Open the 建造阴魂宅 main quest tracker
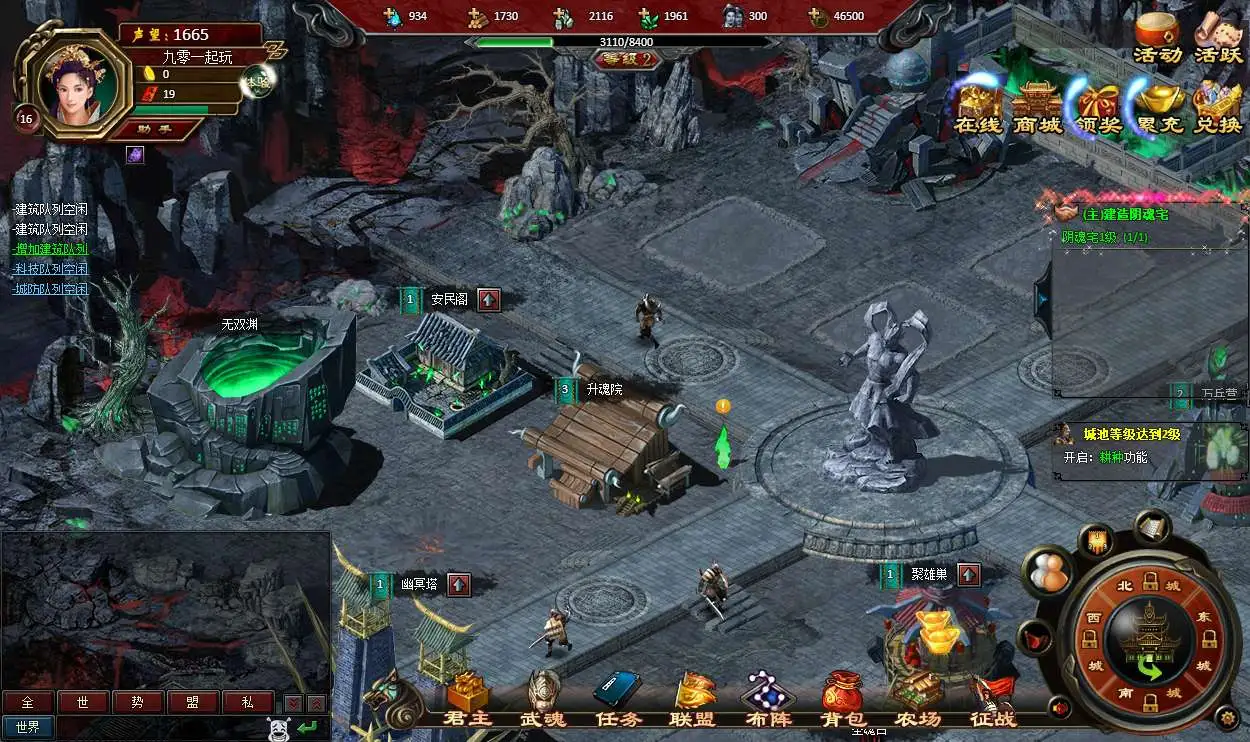This screenshot has width=1250, height=742. click(1125, 214)
